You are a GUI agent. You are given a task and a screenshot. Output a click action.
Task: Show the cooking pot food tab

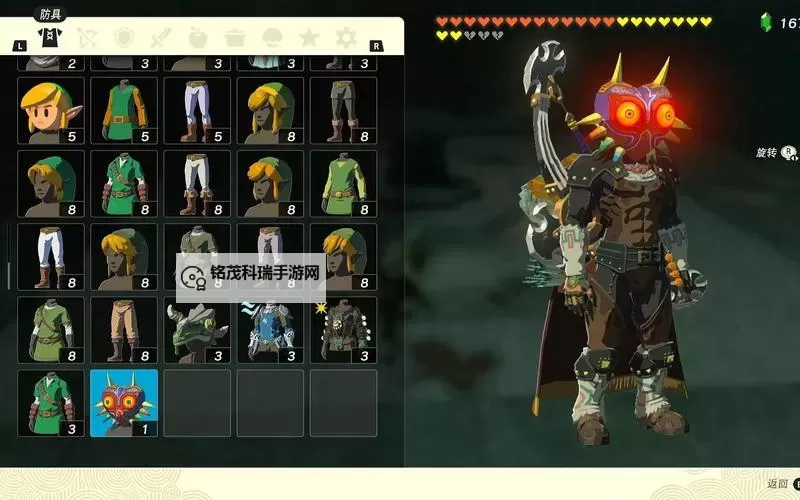pyautogui.click(x=235, y=39)
